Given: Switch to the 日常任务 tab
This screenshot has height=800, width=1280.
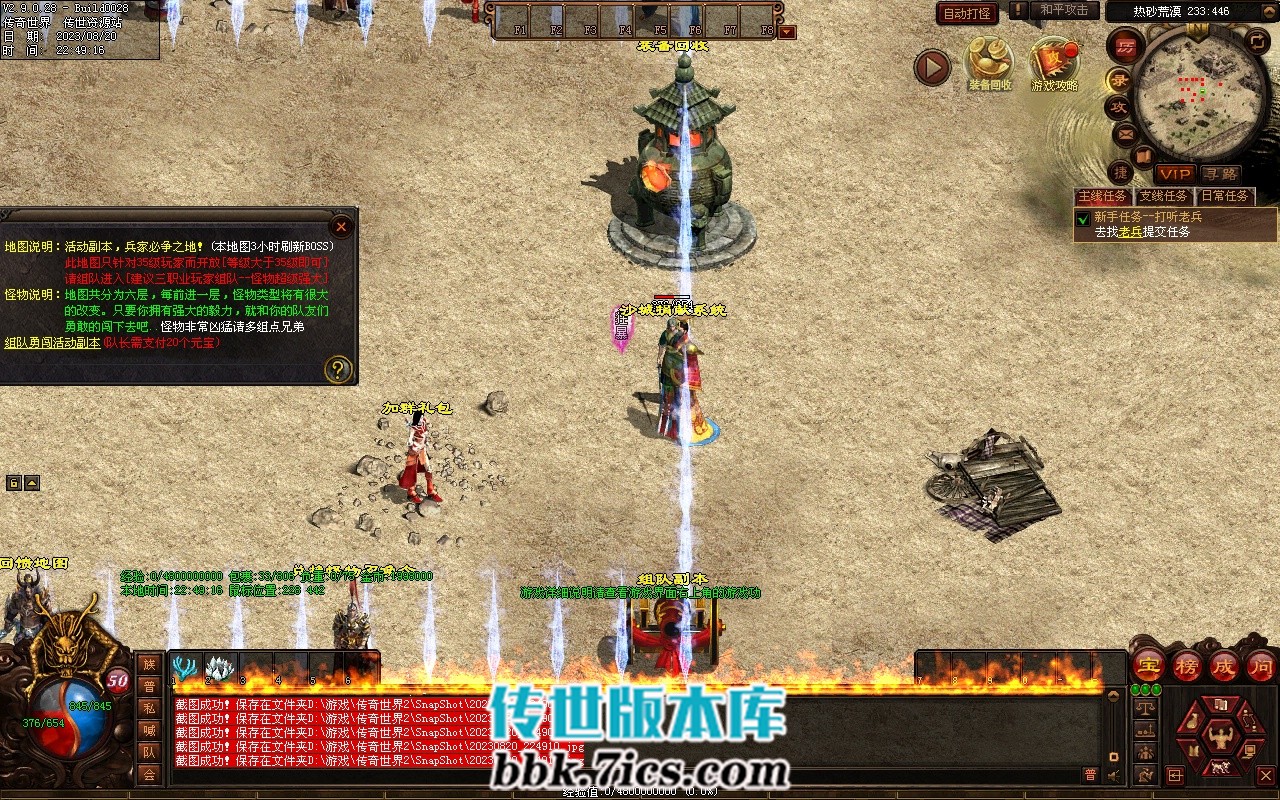Looking at the screenshot, I should (x=1225, y=196).
